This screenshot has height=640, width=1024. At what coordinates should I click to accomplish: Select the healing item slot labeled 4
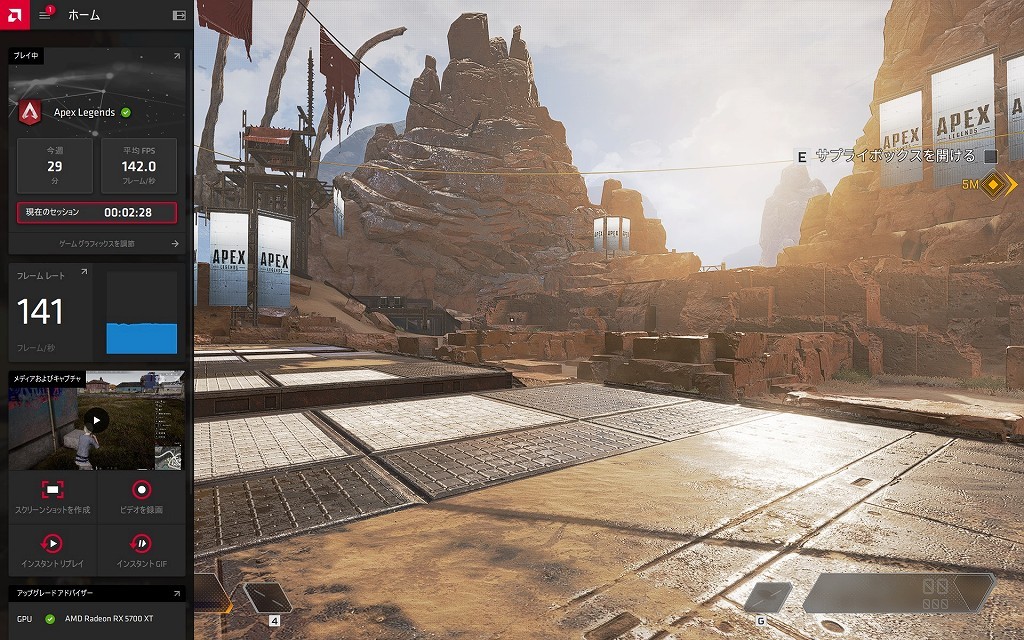point(267,598)
